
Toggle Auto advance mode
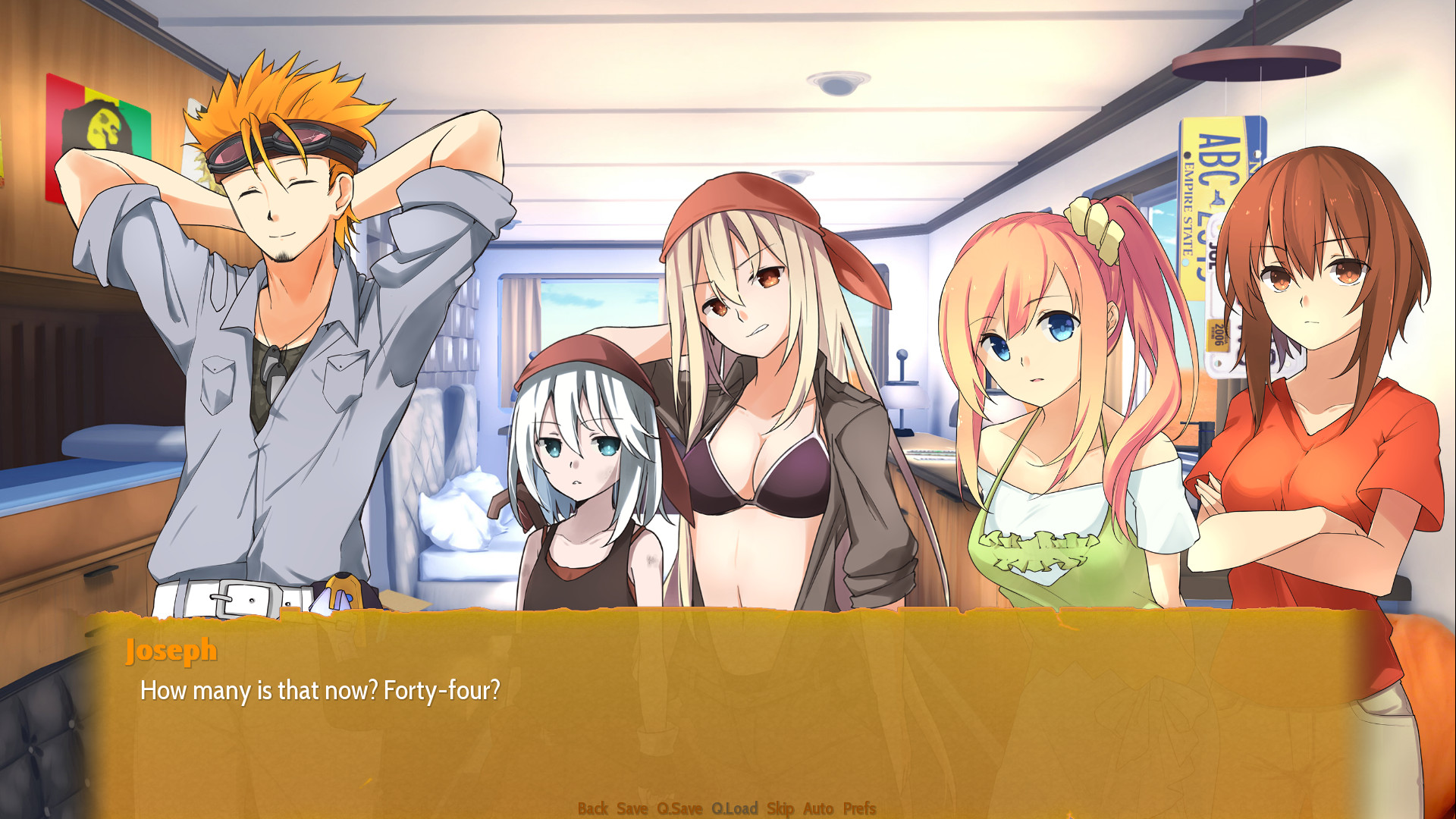(x=817, y=808)
